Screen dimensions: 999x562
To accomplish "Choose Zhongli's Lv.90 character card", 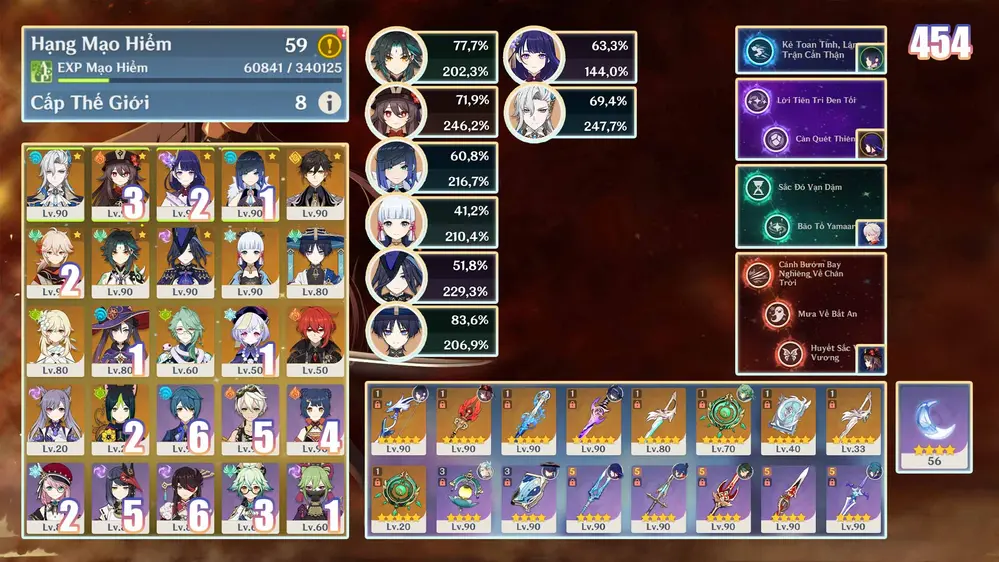I will click(315, 185).
